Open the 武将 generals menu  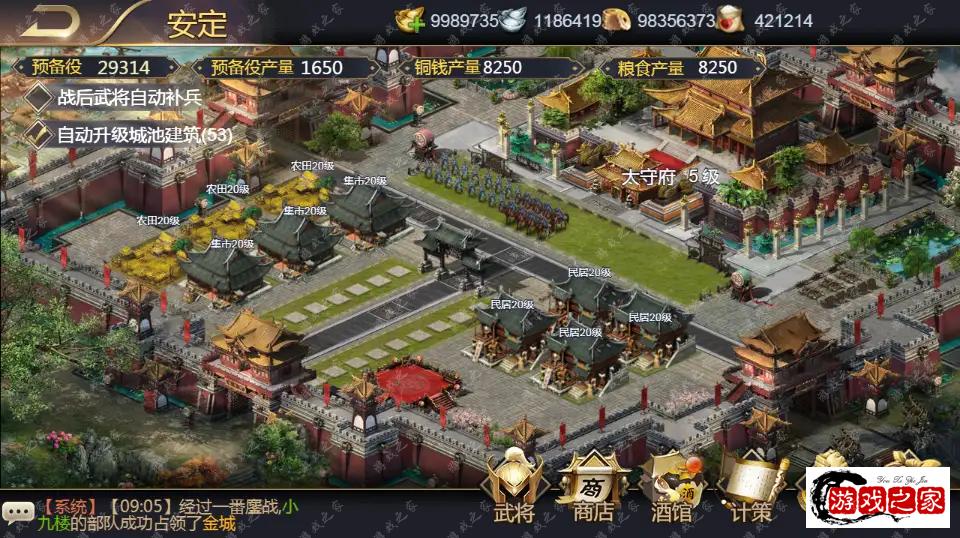tap(514, 490)
